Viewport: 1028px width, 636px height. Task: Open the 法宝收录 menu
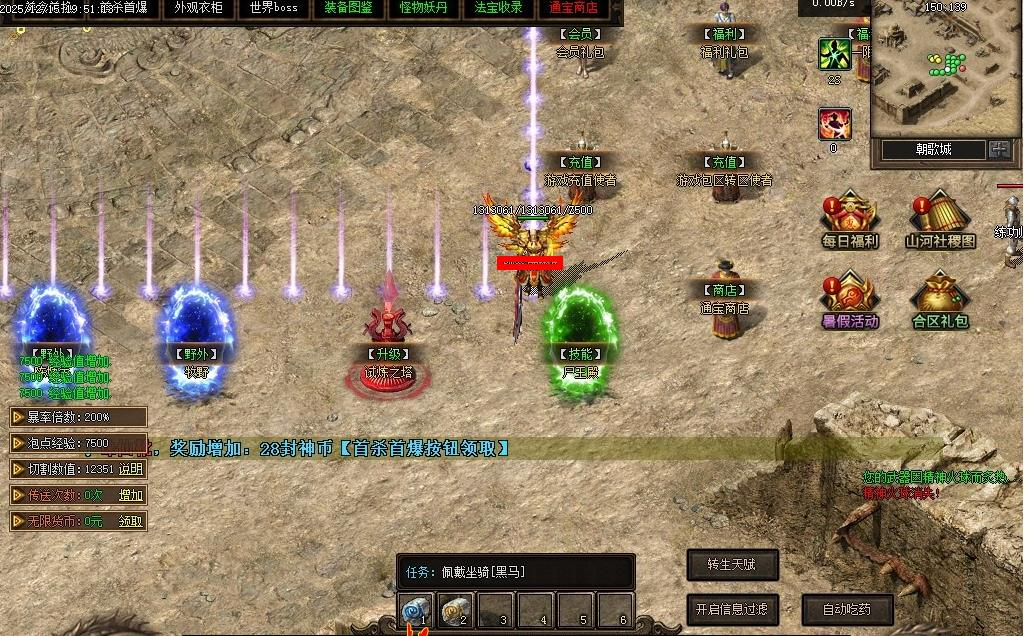click(x=498, y=8)
